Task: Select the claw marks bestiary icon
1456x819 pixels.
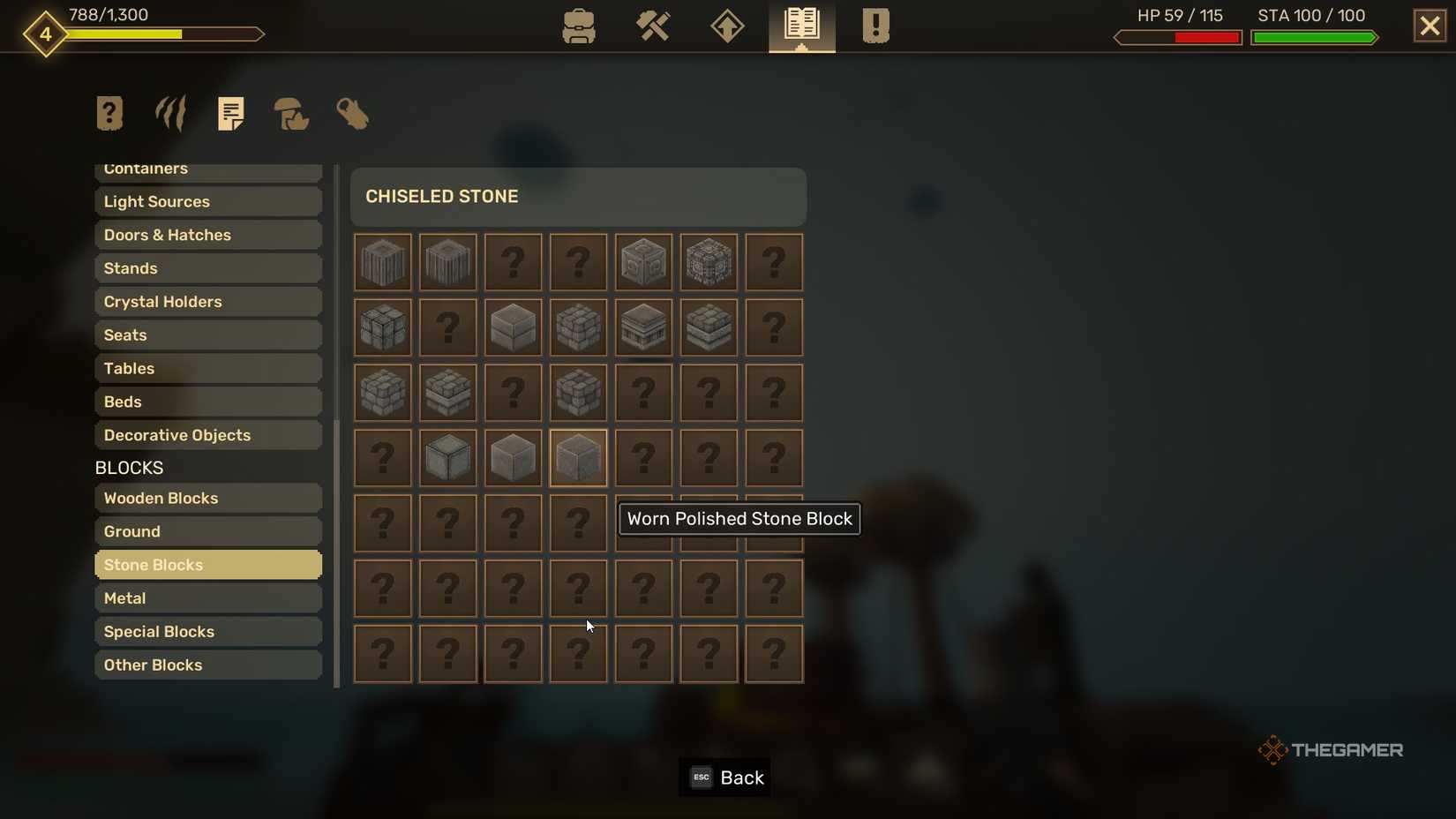Action: [169, 113]
